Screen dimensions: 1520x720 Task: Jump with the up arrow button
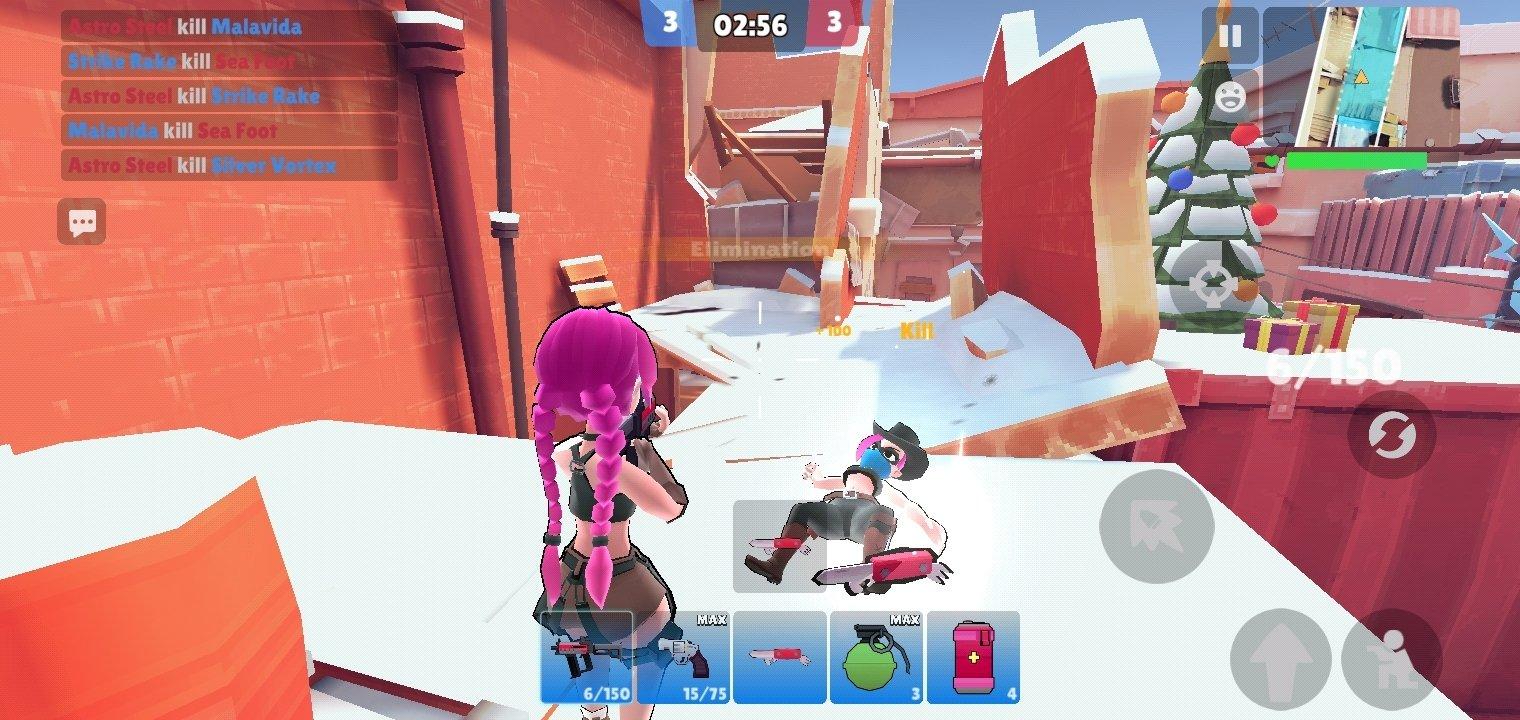pos(1281,659)
